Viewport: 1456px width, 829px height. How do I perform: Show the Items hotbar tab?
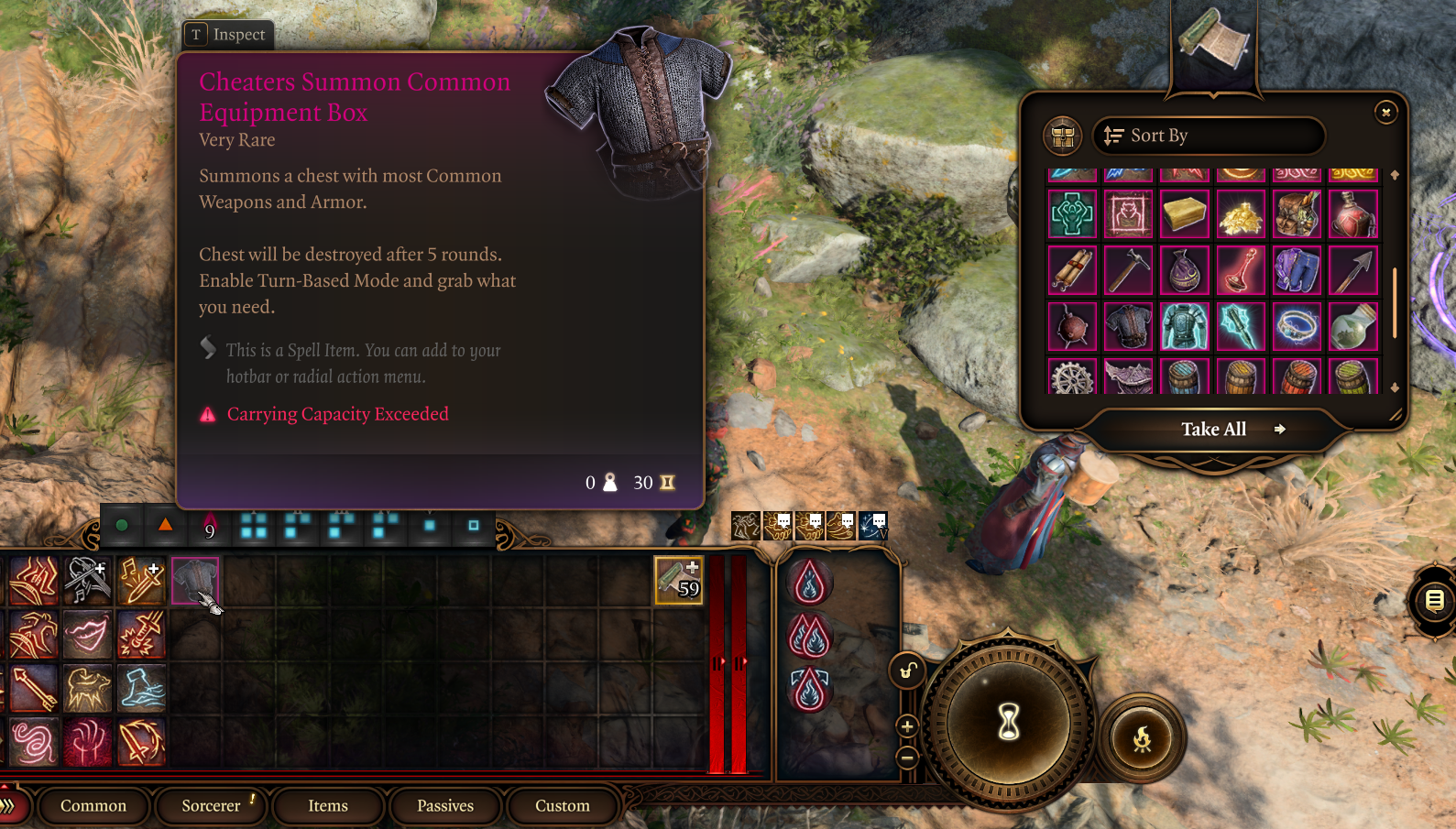click(328, 806)
